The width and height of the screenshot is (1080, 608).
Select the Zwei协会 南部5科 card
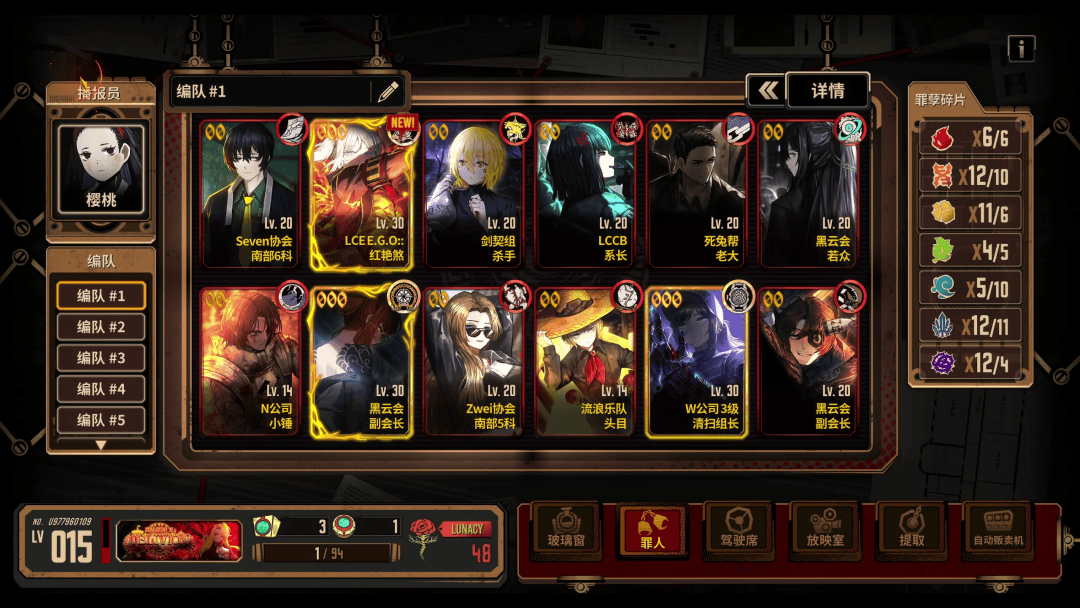[476, 362]
